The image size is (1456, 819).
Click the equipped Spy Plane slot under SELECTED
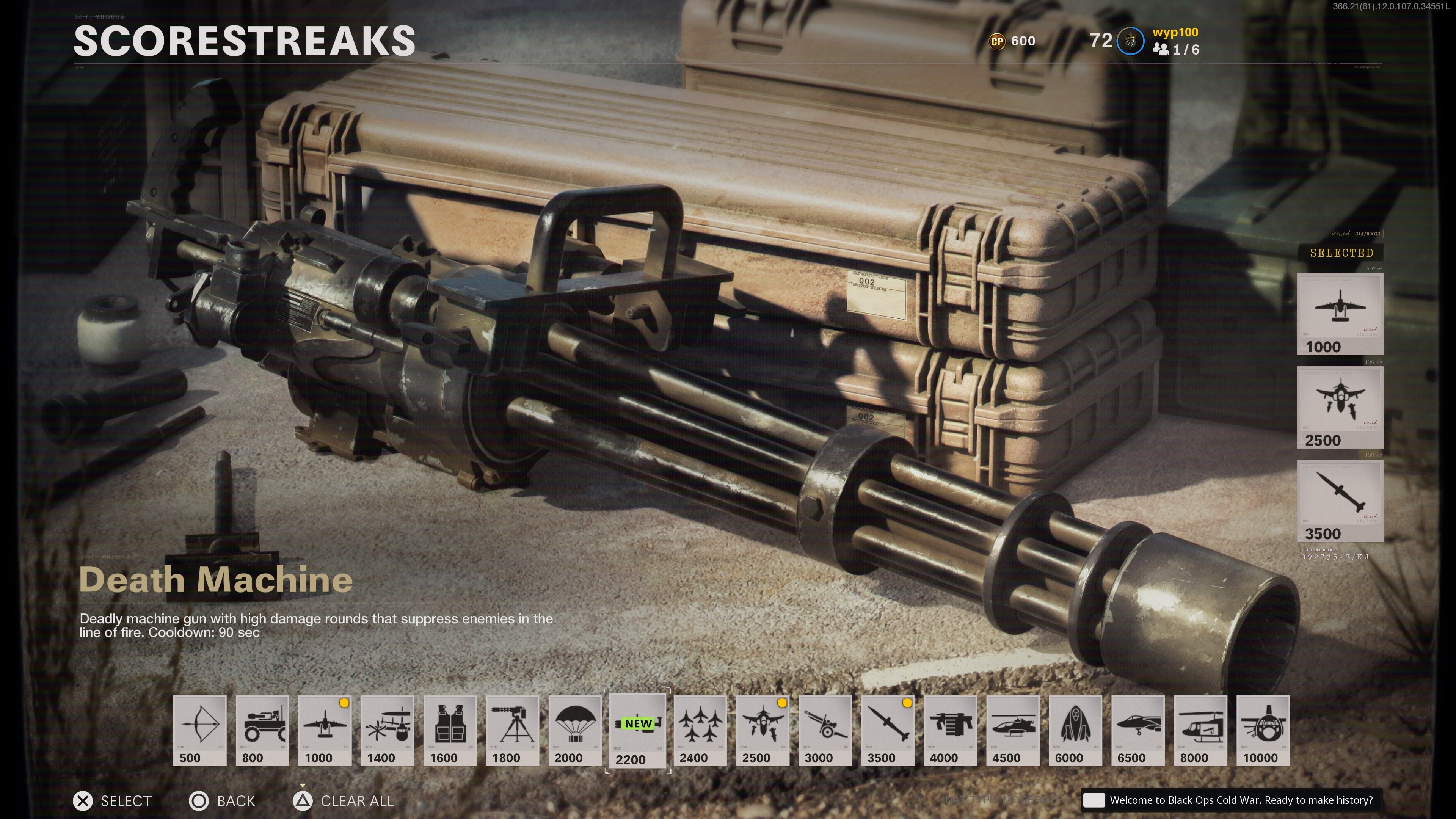pyautogui.click(x=1340, y=314)
